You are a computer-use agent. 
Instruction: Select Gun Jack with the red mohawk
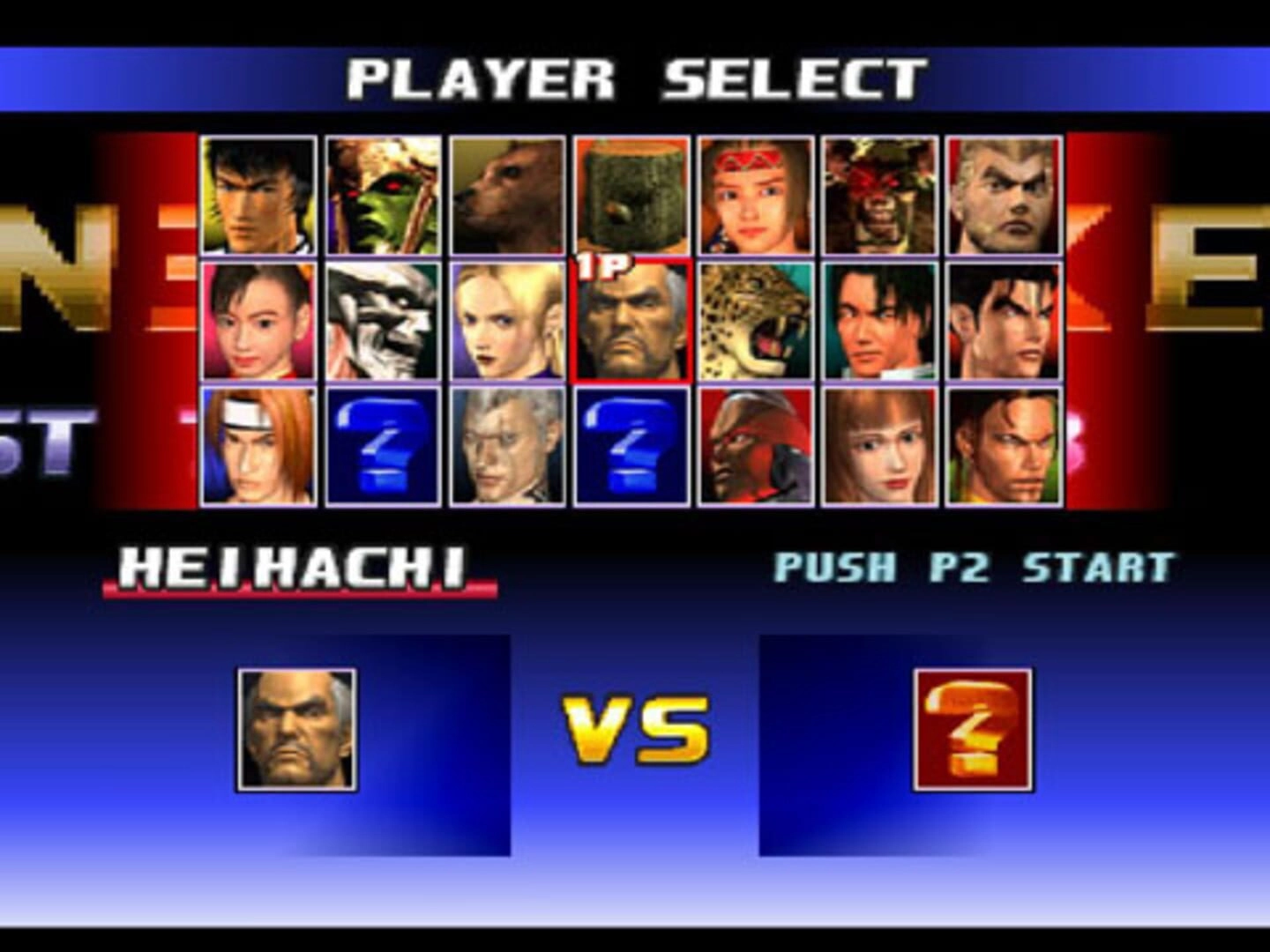[x=756, y=446]
